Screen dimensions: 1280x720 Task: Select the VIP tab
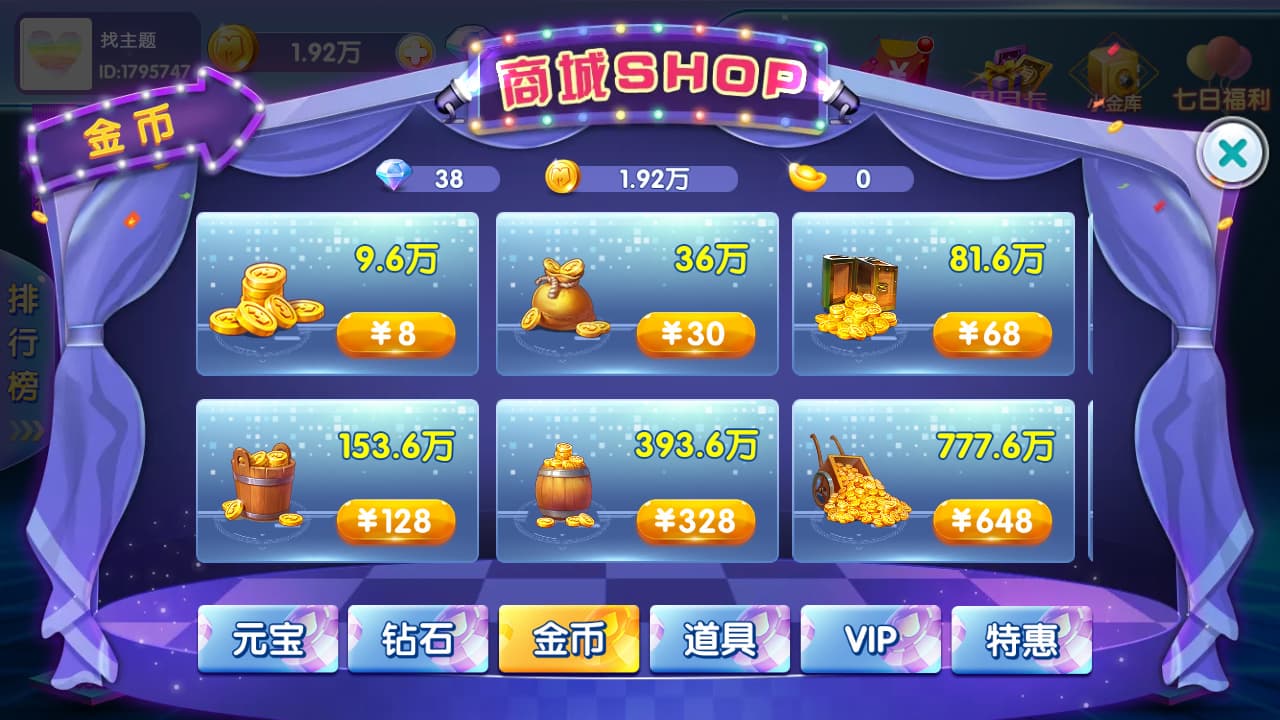tap(870, 640)
